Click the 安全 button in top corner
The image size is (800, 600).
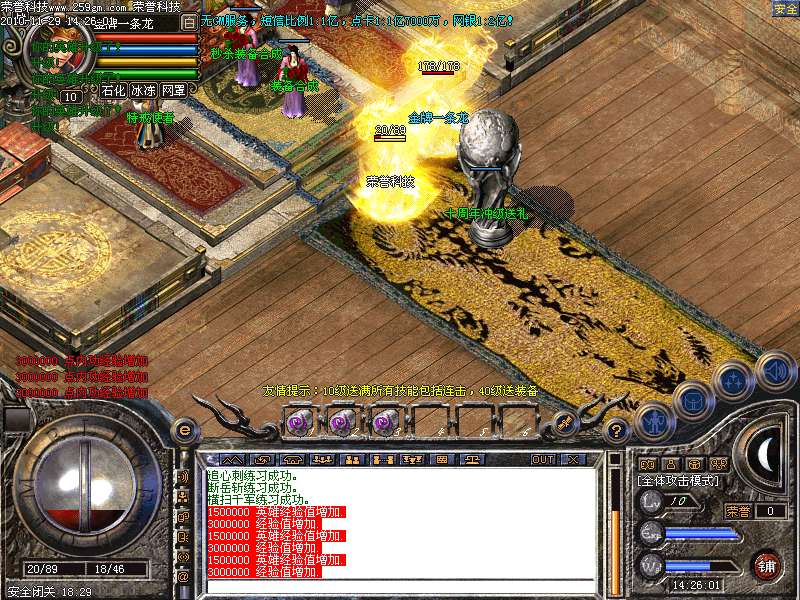coord(785,9)
